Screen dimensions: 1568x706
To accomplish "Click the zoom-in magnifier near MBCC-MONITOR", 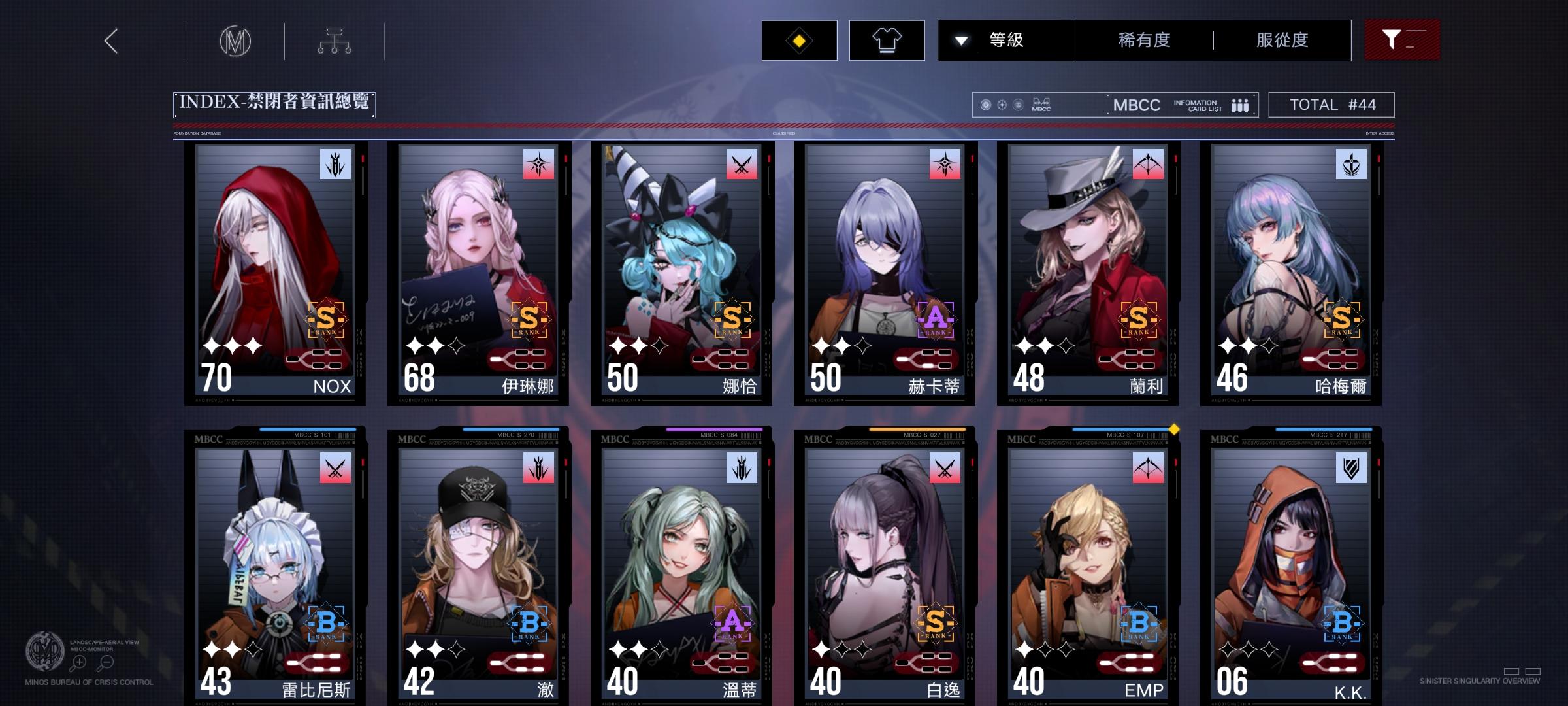I will pyautogui.click(x=78, y=662).
